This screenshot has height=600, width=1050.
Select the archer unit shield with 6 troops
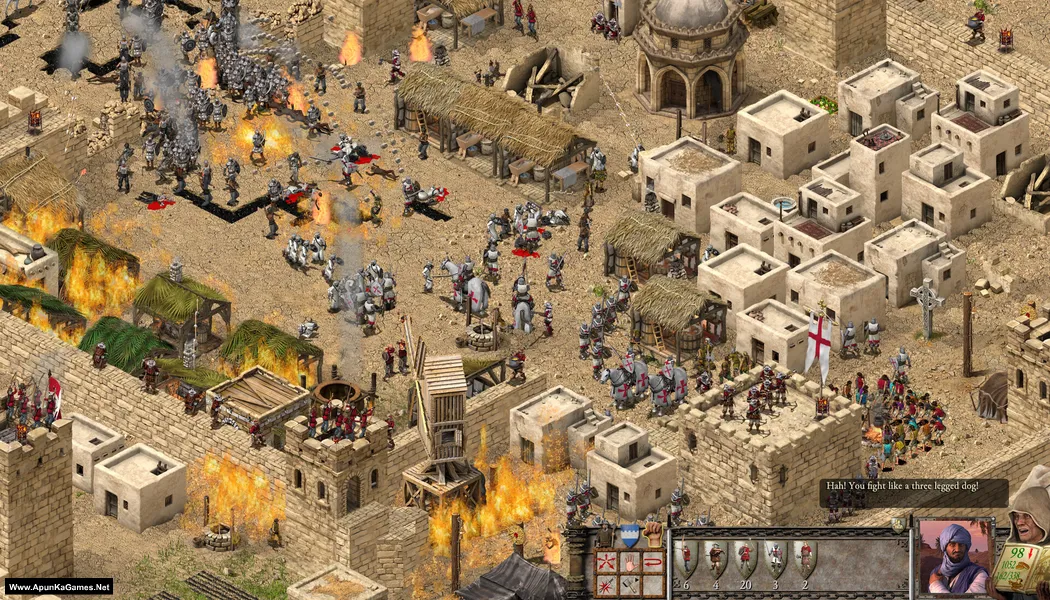[x=686, y=559]
